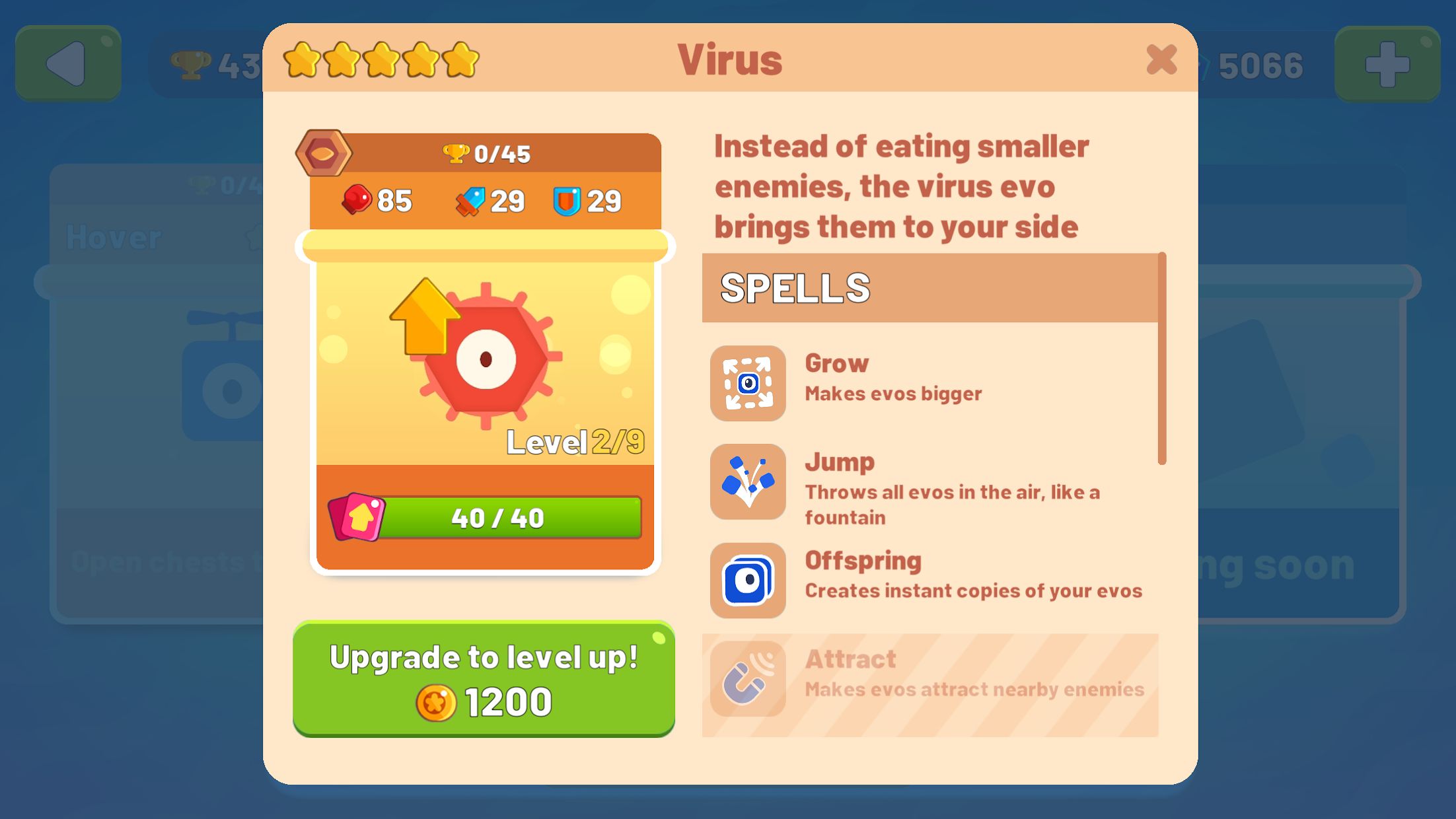Tap the red health point icon
Image resolution: width=1456 pixels, height=819 pixels.
click(x=356, y=201)
